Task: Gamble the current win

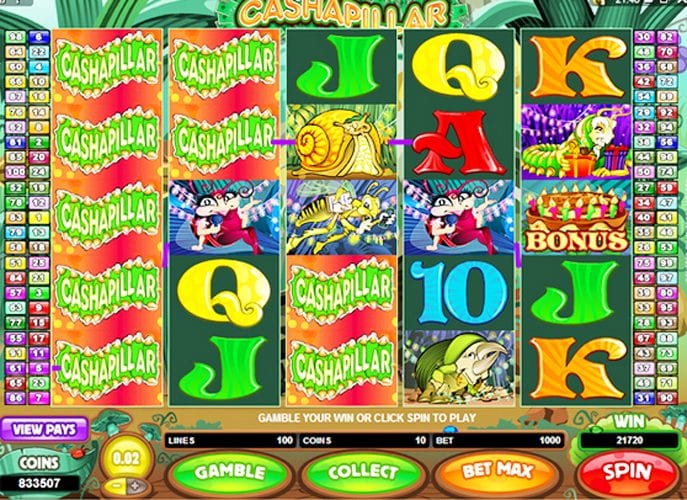Action: point(228,470)
